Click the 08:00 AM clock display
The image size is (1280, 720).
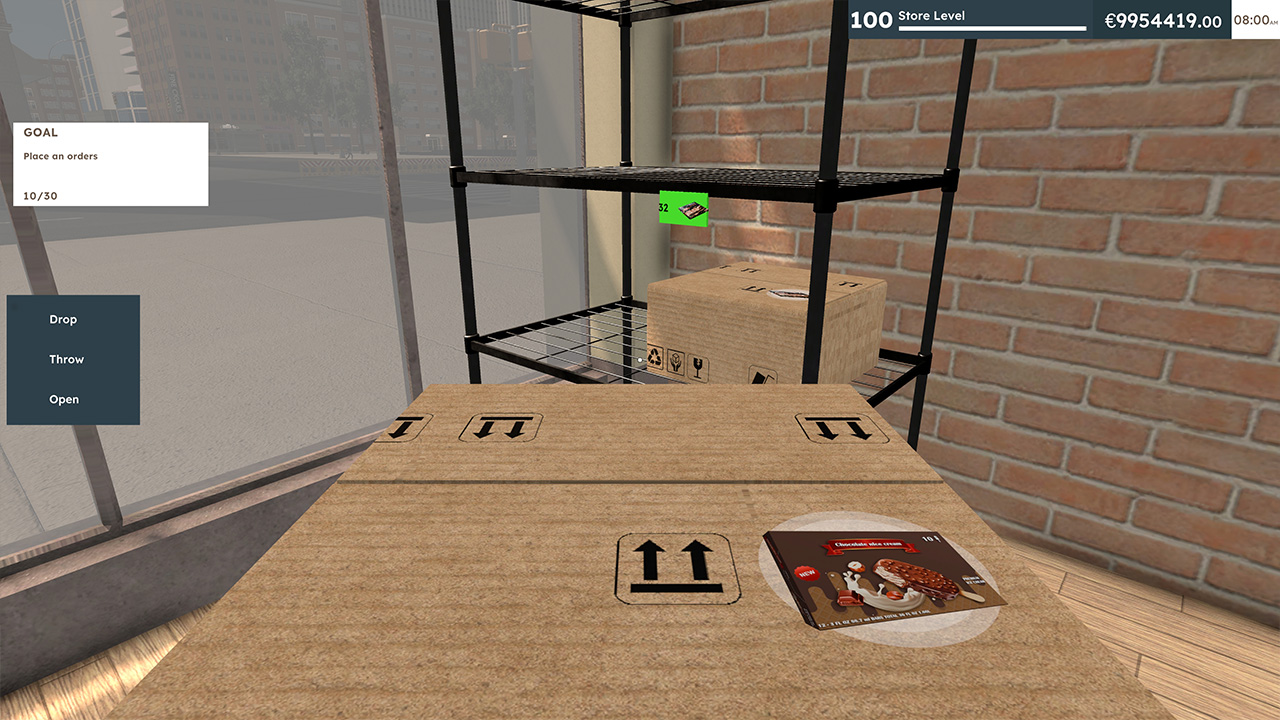(1254, 18)
